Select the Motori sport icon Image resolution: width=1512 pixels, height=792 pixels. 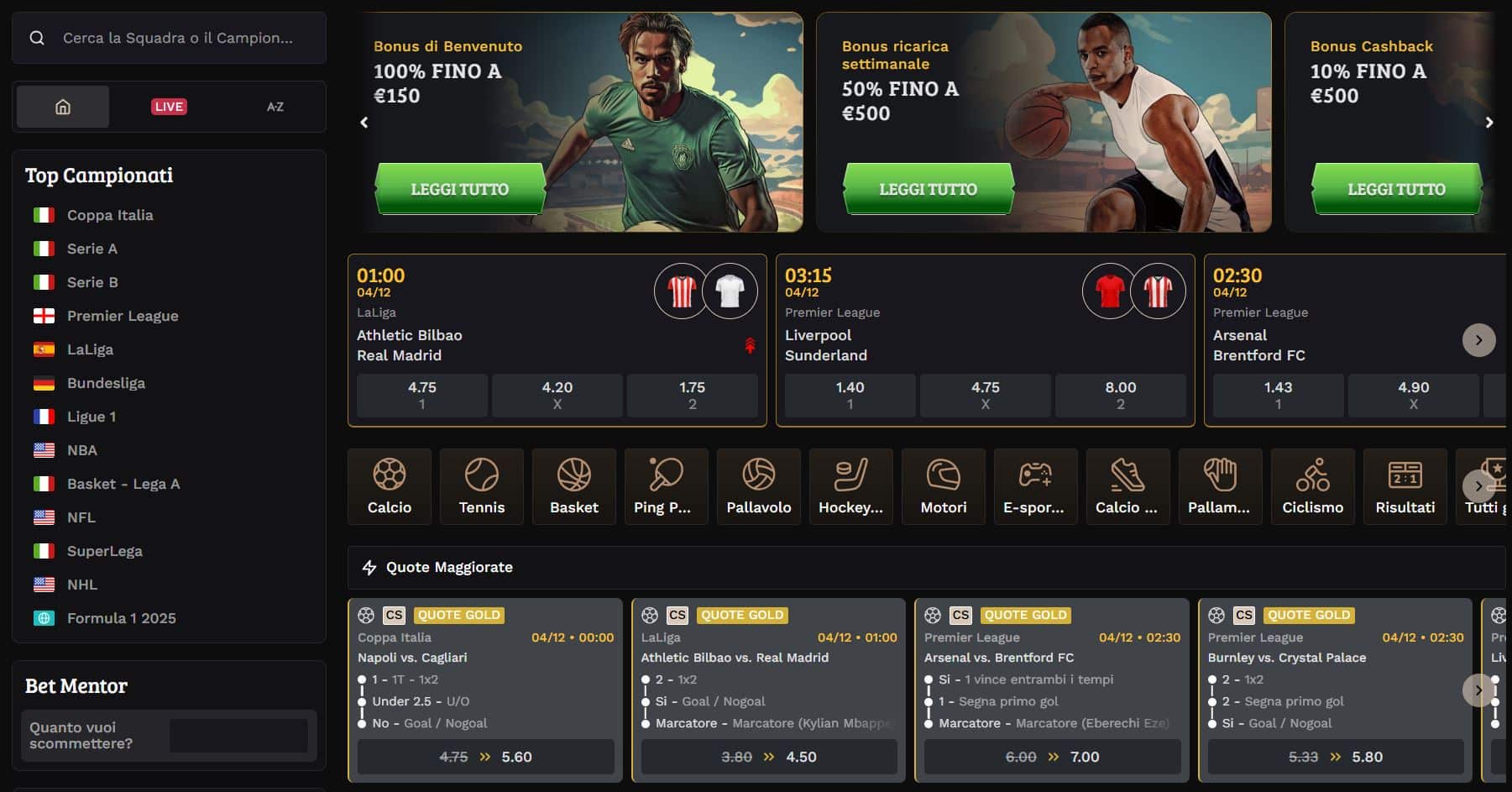(x=943, y=485)
